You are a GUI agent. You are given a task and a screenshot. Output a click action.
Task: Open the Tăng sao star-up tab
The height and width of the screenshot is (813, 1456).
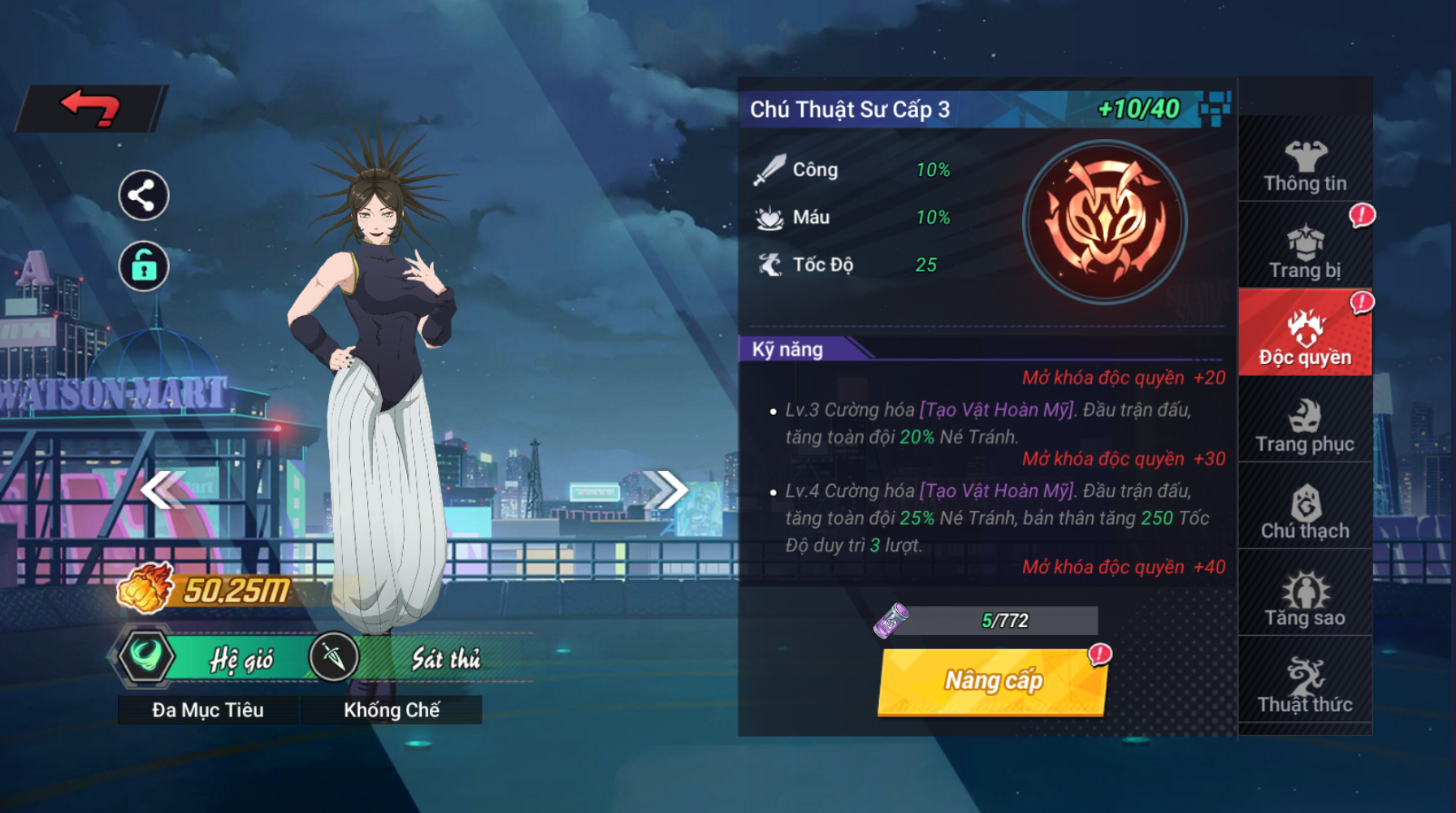(1305, 599)
